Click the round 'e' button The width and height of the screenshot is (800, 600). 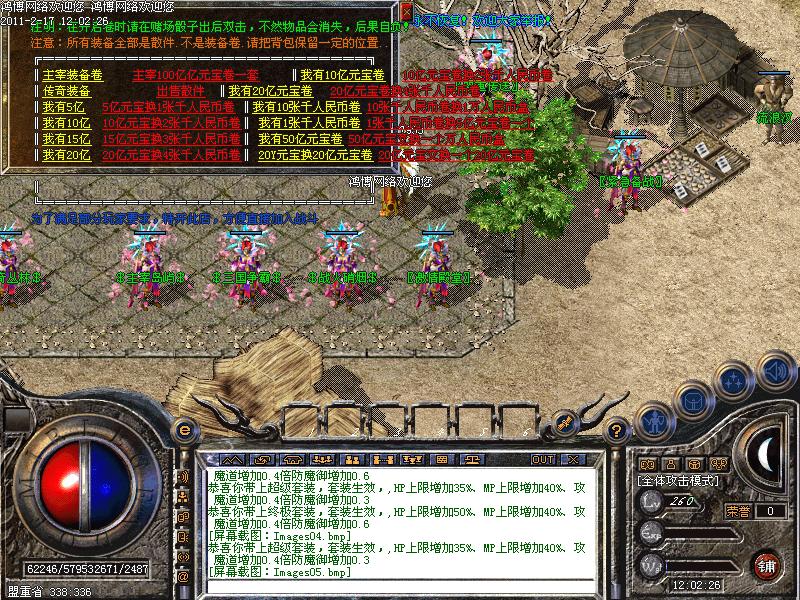[183, 431]
